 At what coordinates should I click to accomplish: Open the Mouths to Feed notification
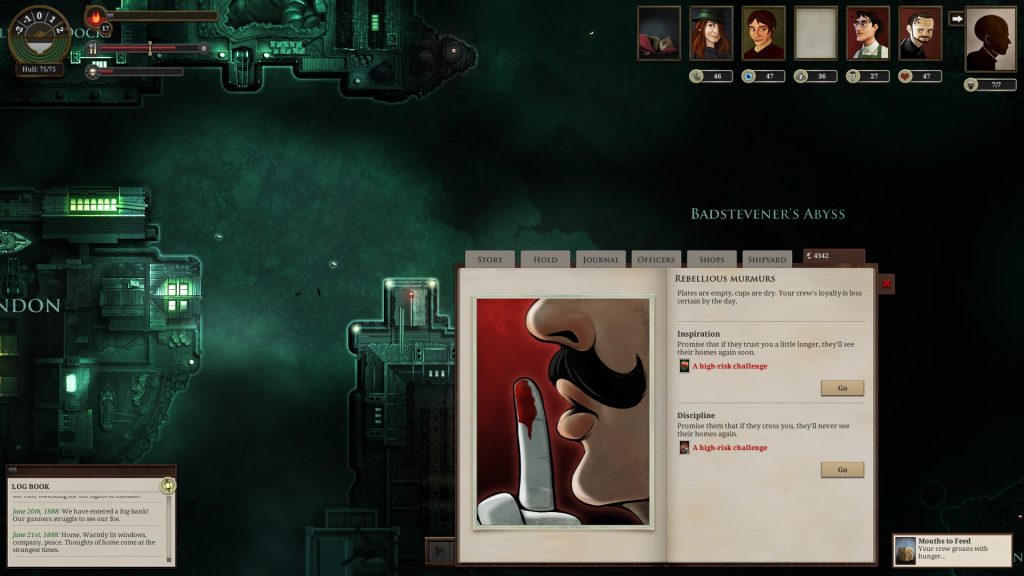click(953, 550)
